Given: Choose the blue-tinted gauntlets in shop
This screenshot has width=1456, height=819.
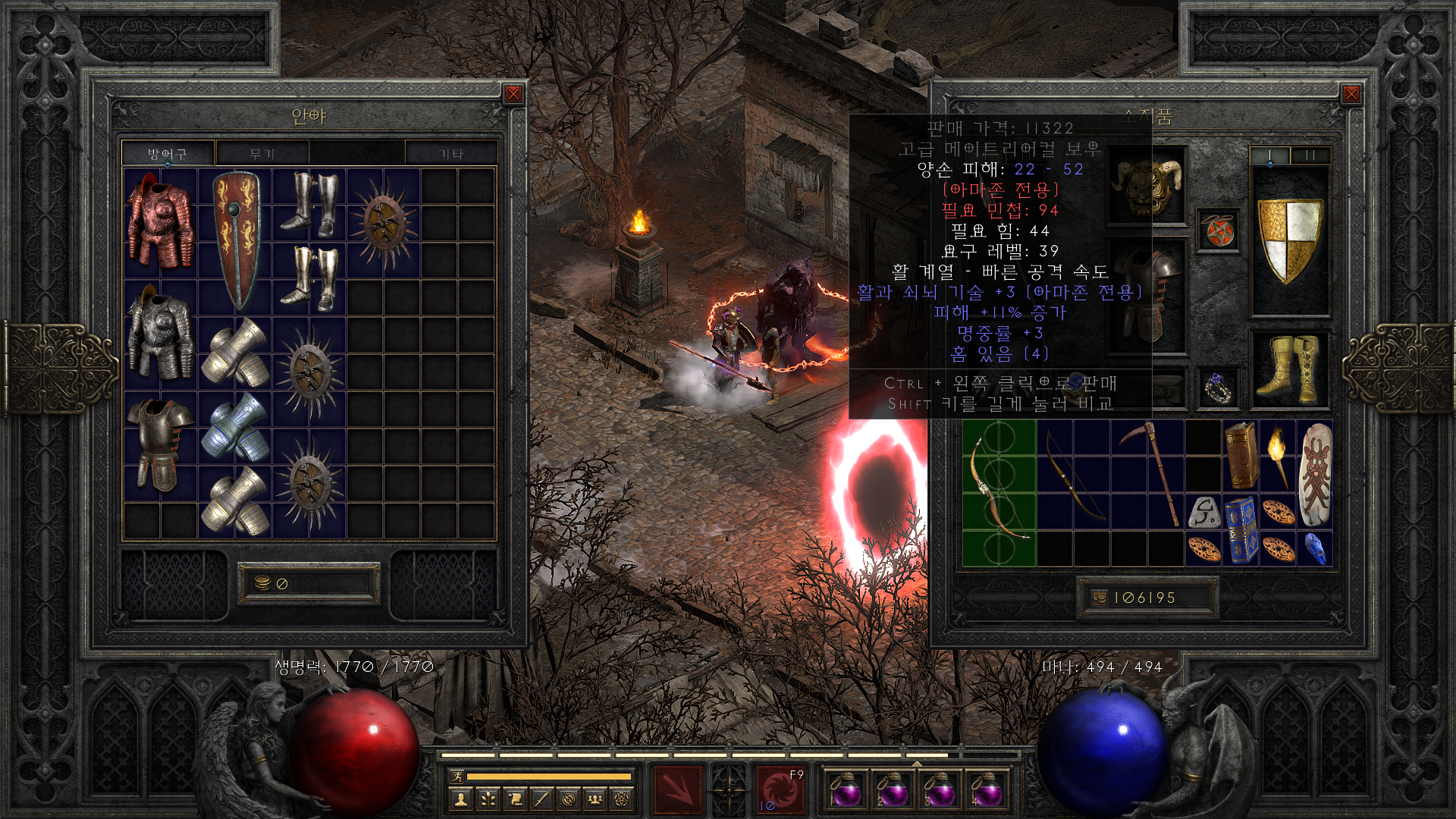Looking at the screenshot, I should coord(235,427).
